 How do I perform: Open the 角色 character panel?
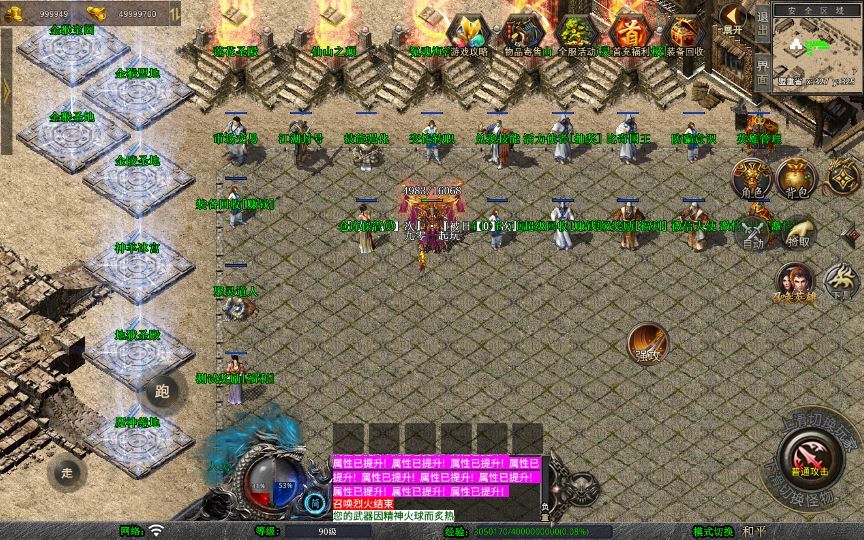coord(752,178)
